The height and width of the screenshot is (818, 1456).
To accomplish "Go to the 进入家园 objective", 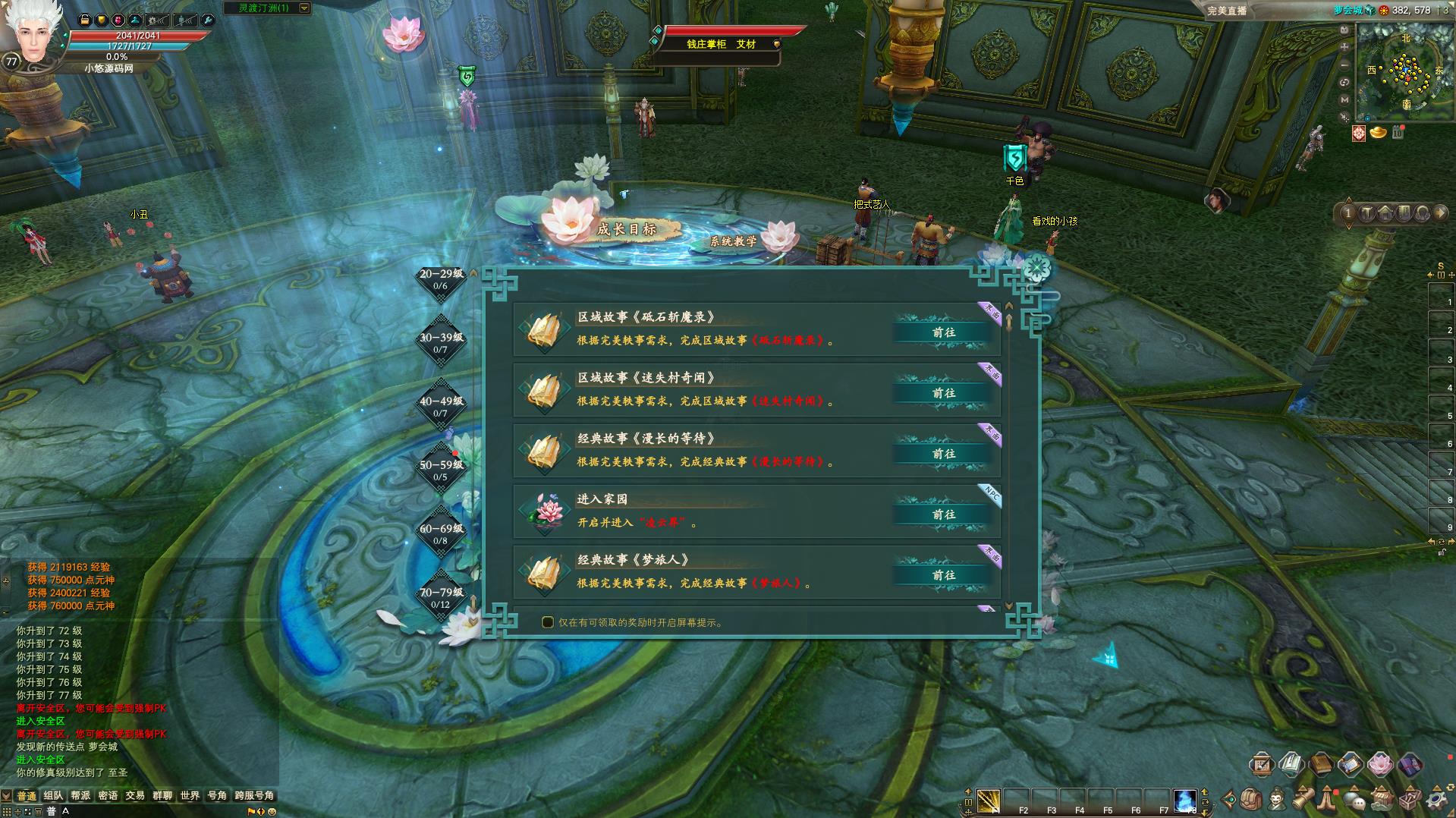I will tap(943, 514).
